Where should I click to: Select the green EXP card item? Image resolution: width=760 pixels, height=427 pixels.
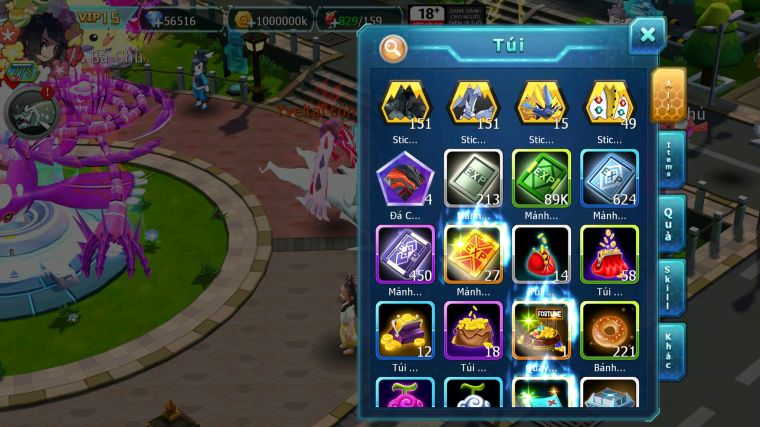pos(541,179)
